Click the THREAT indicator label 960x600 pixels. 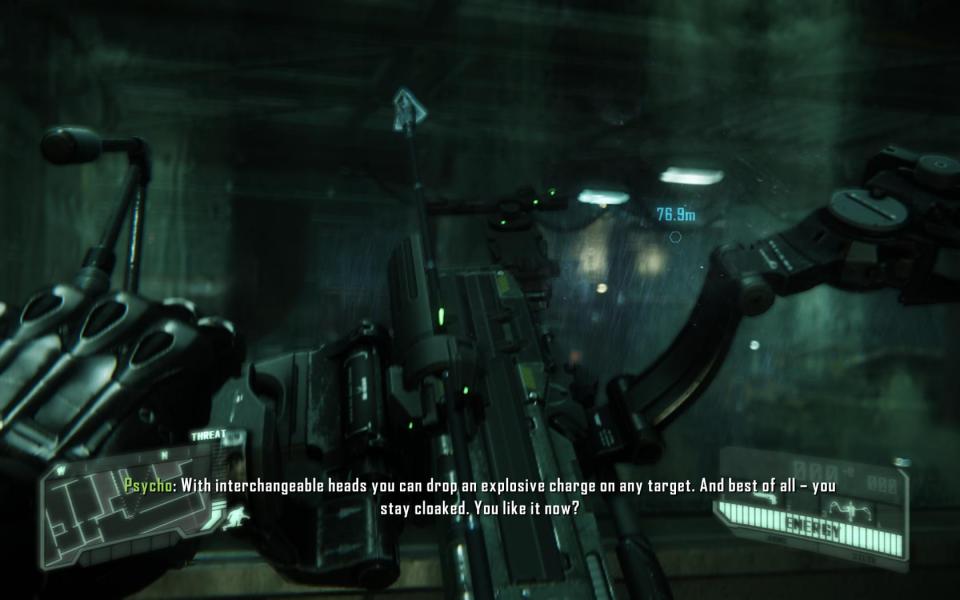(207, 435)
